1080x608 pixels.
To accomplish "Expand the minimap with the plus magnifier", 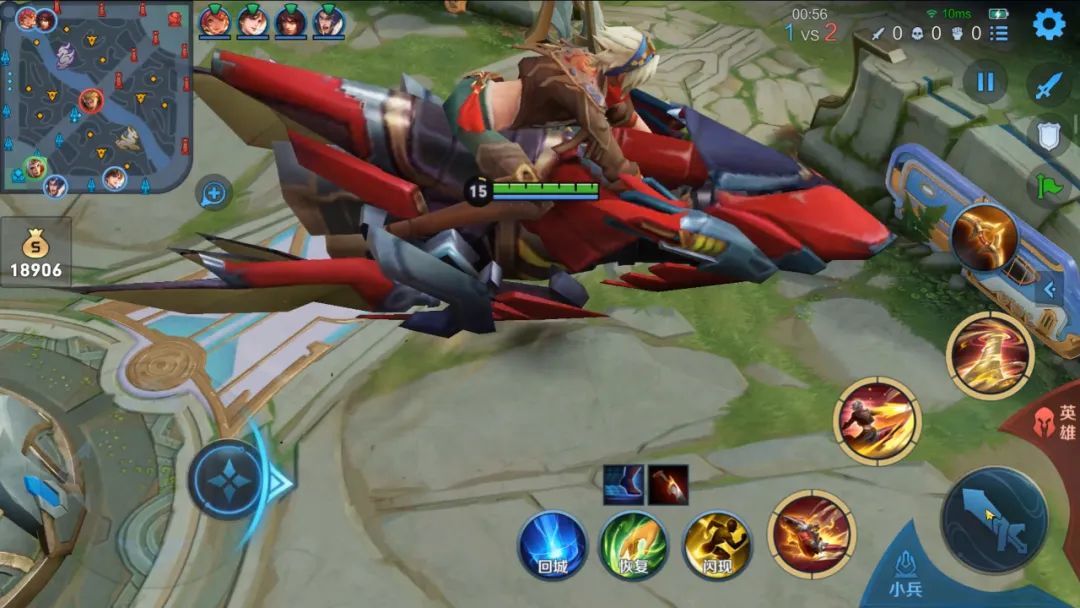I will pyautogui.click(x=215, y=192).
